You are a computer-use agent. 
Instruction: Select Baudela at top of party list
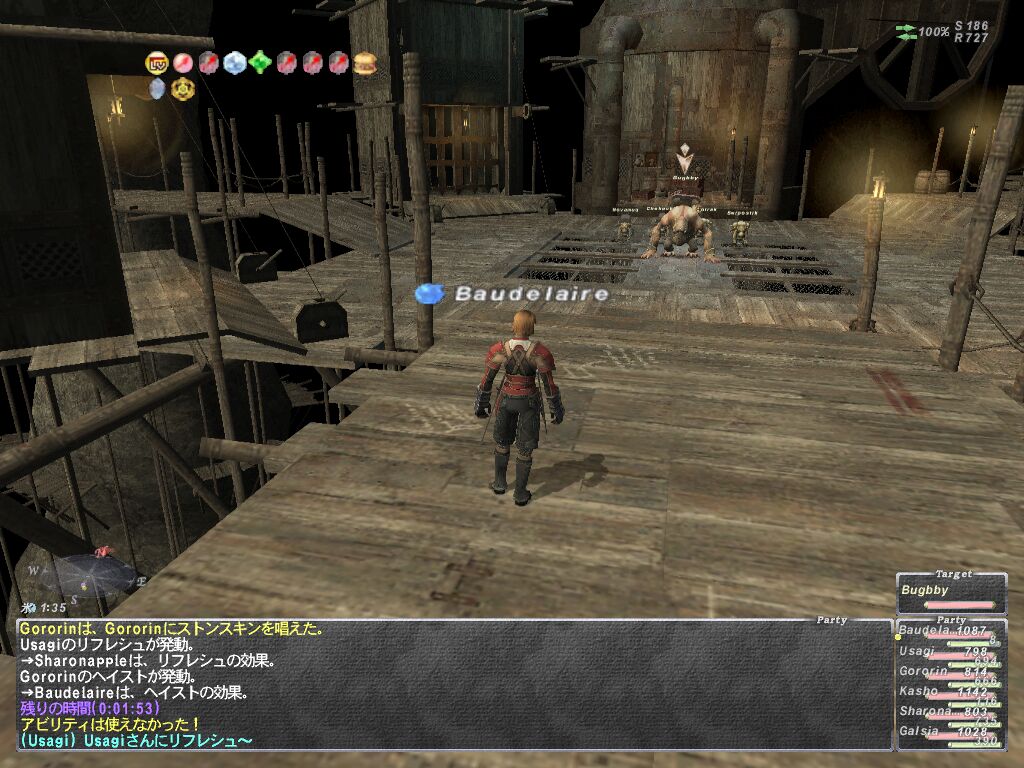924,631
